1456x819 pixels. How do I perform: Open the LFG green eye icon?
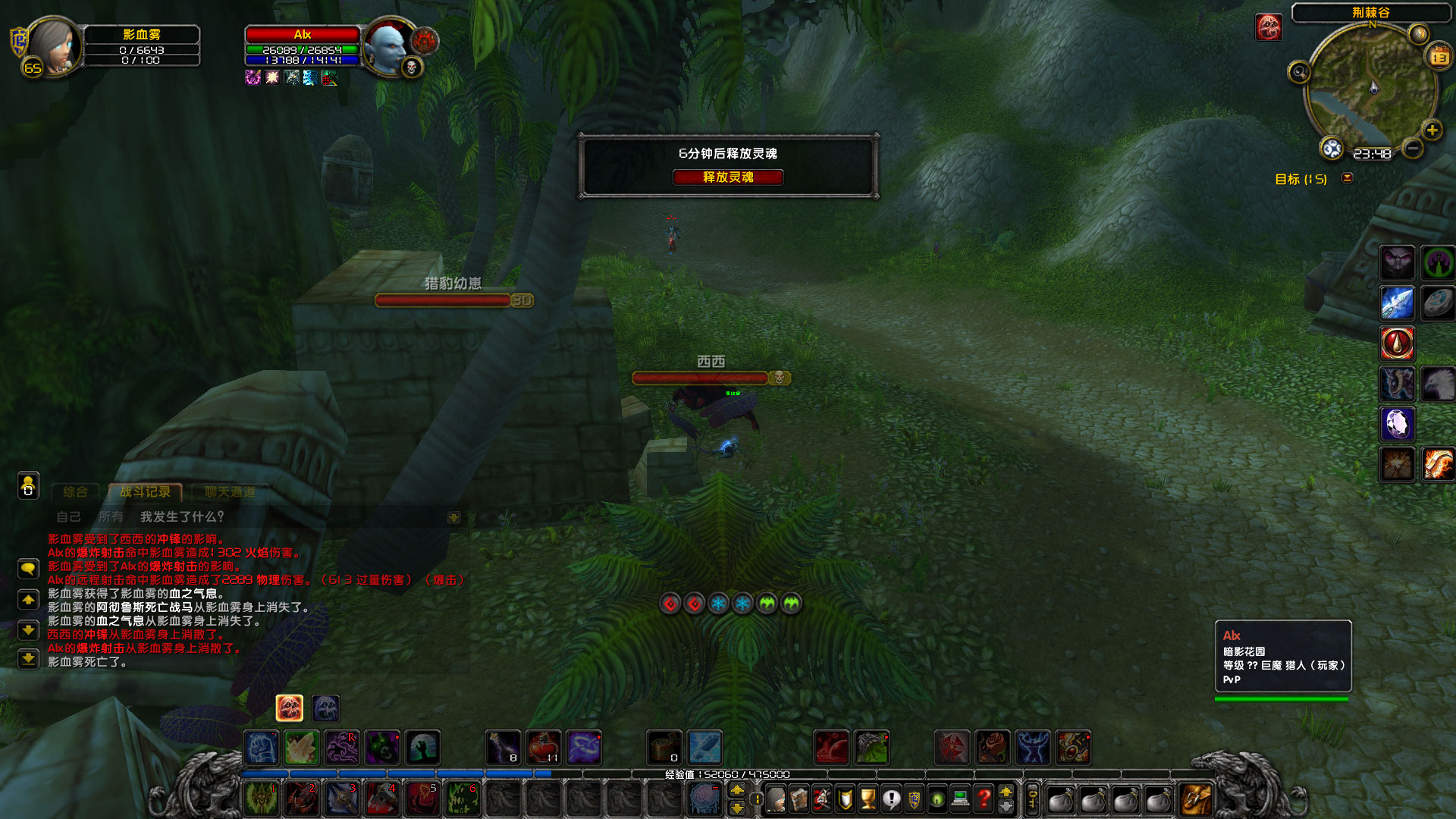[x=937, y=799]
